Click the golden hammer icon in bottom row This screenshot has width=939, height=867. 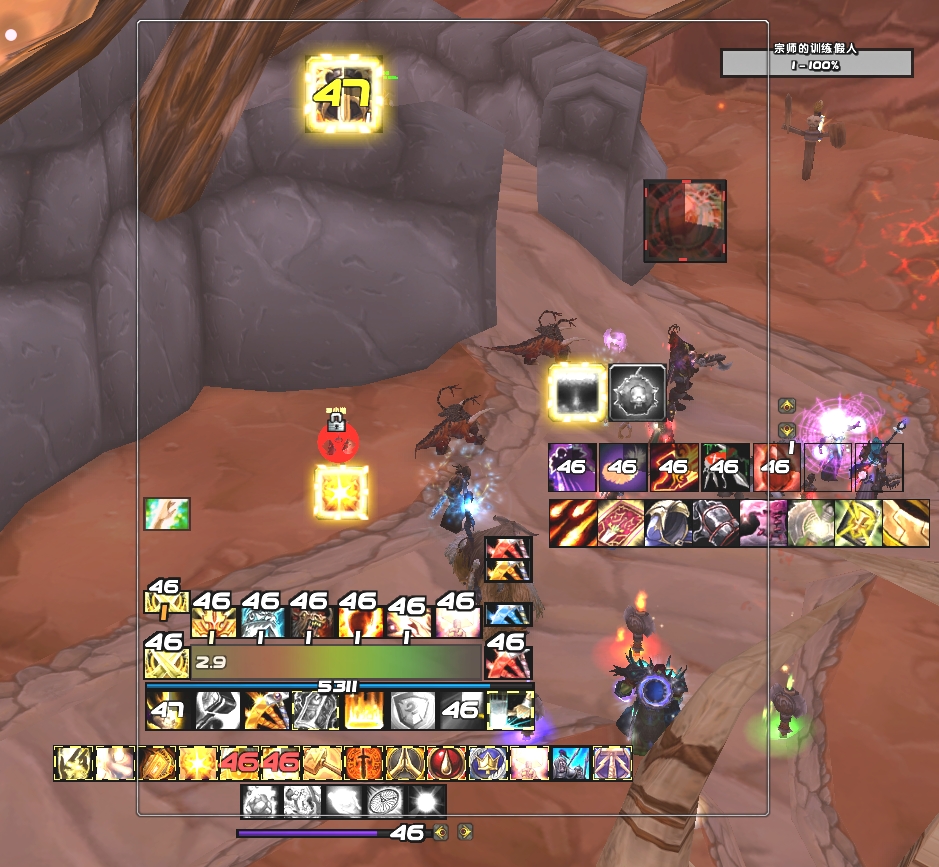(x=320, y=764)
